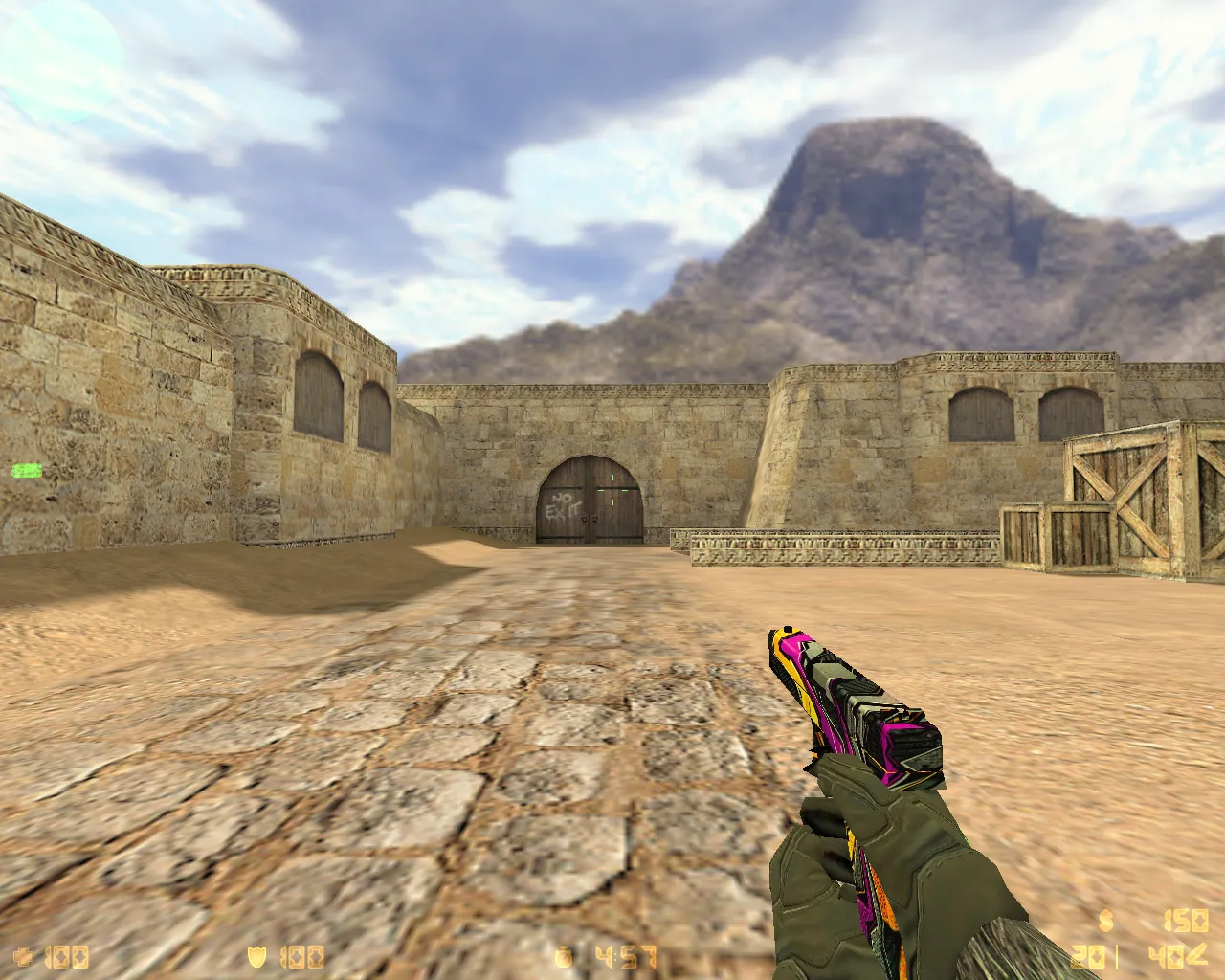Image resolution: width=1225 pixels, height=980 pixels.
Task: Click the health cross icon
Action: tap(24, 955)
